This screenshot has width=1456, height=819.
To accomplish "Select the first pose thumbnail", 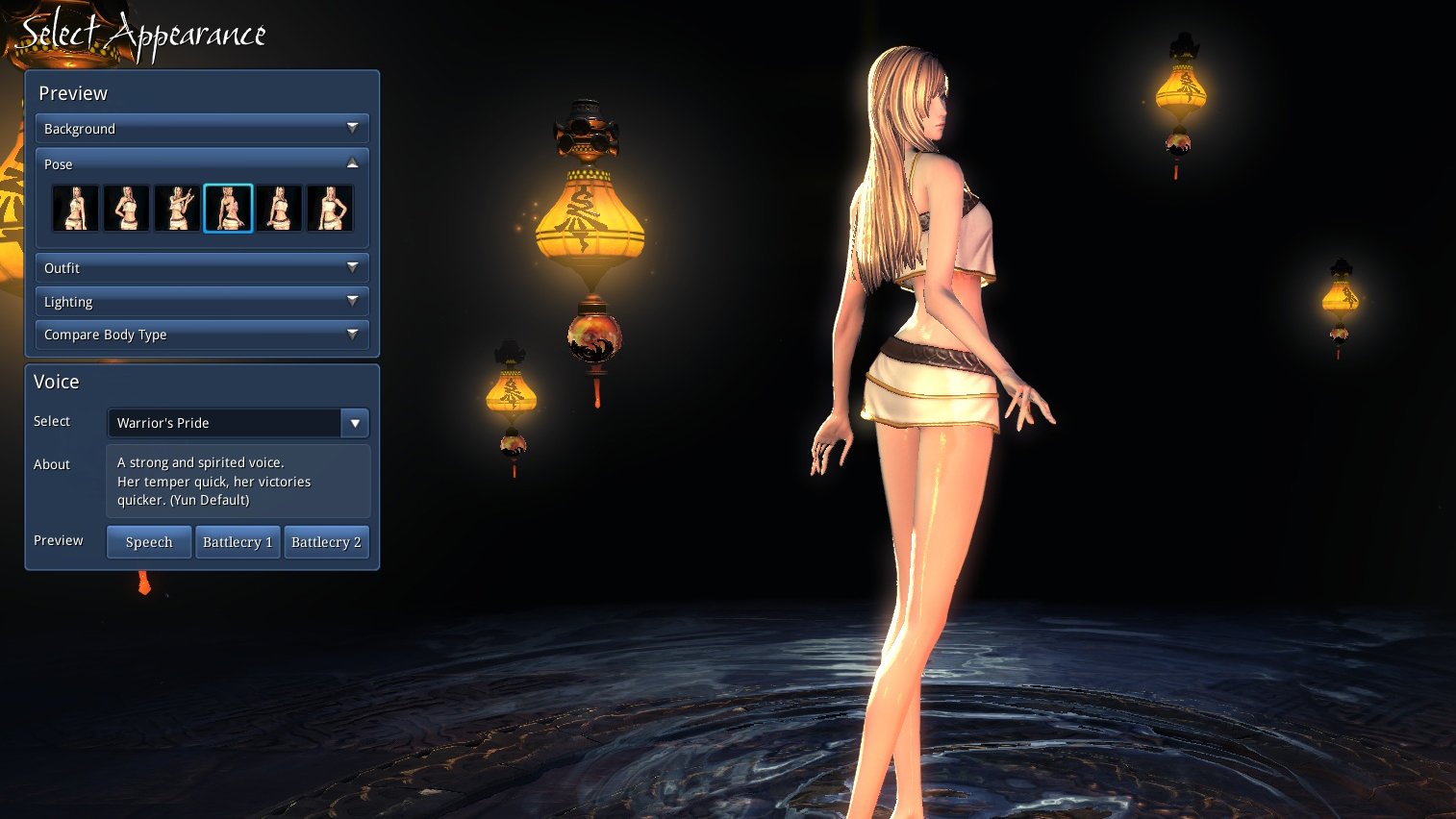I will (x=76, y=209).
